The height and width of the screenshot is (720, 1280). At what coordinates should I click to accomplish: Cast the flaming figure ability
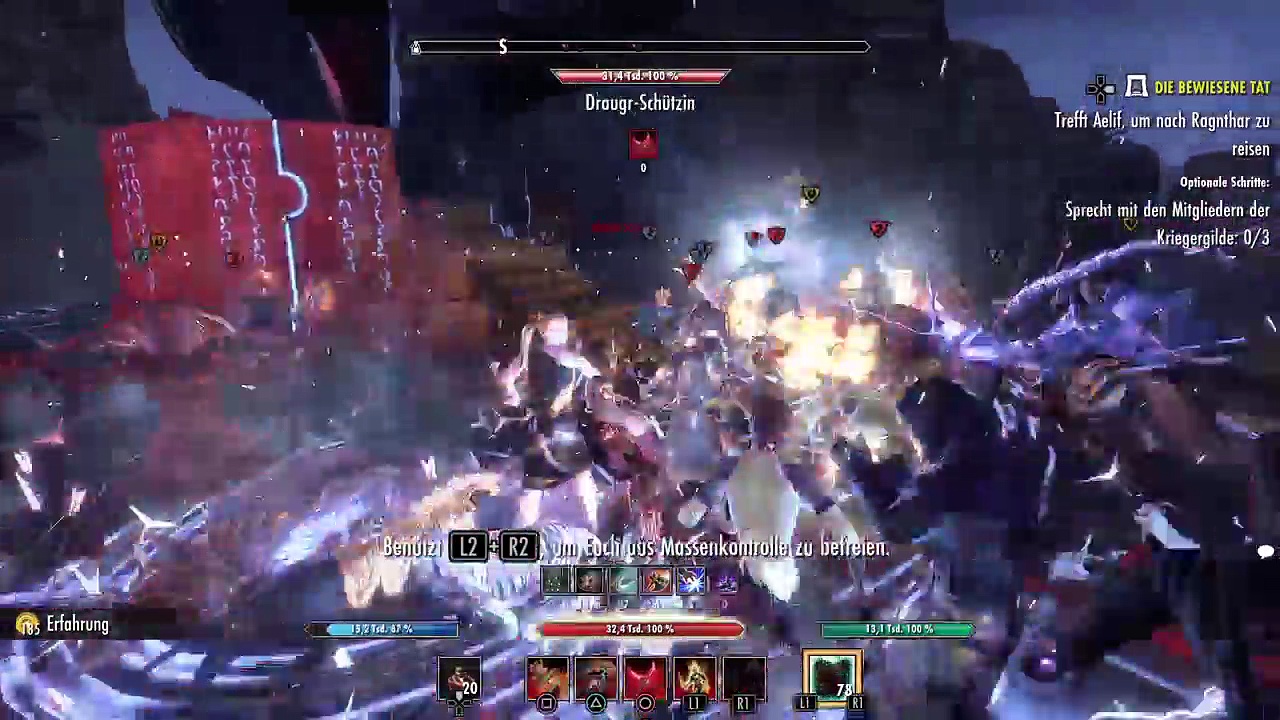tap(694, 677)
